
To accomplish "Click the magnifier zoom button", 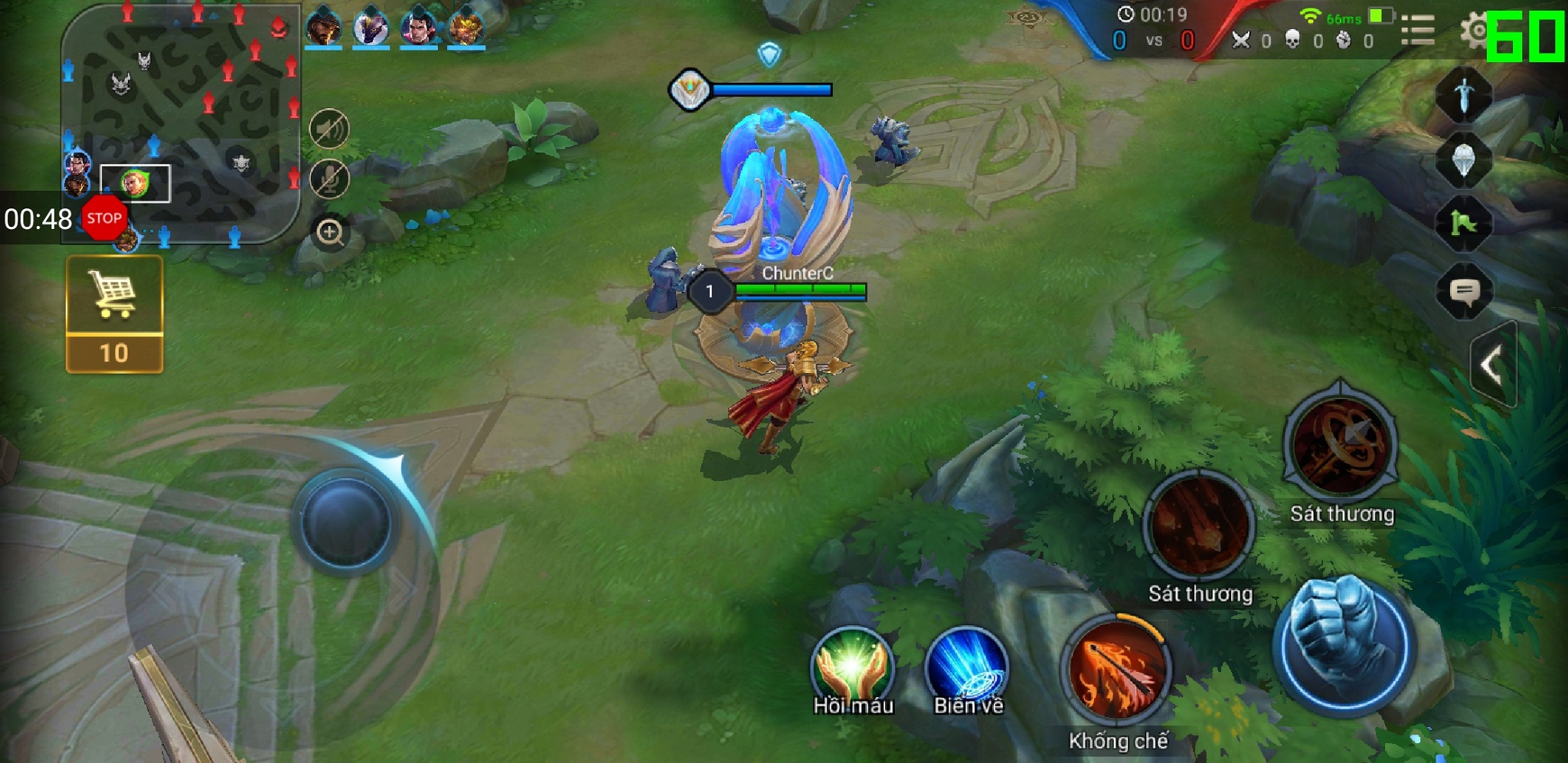I will click(330, 232).
